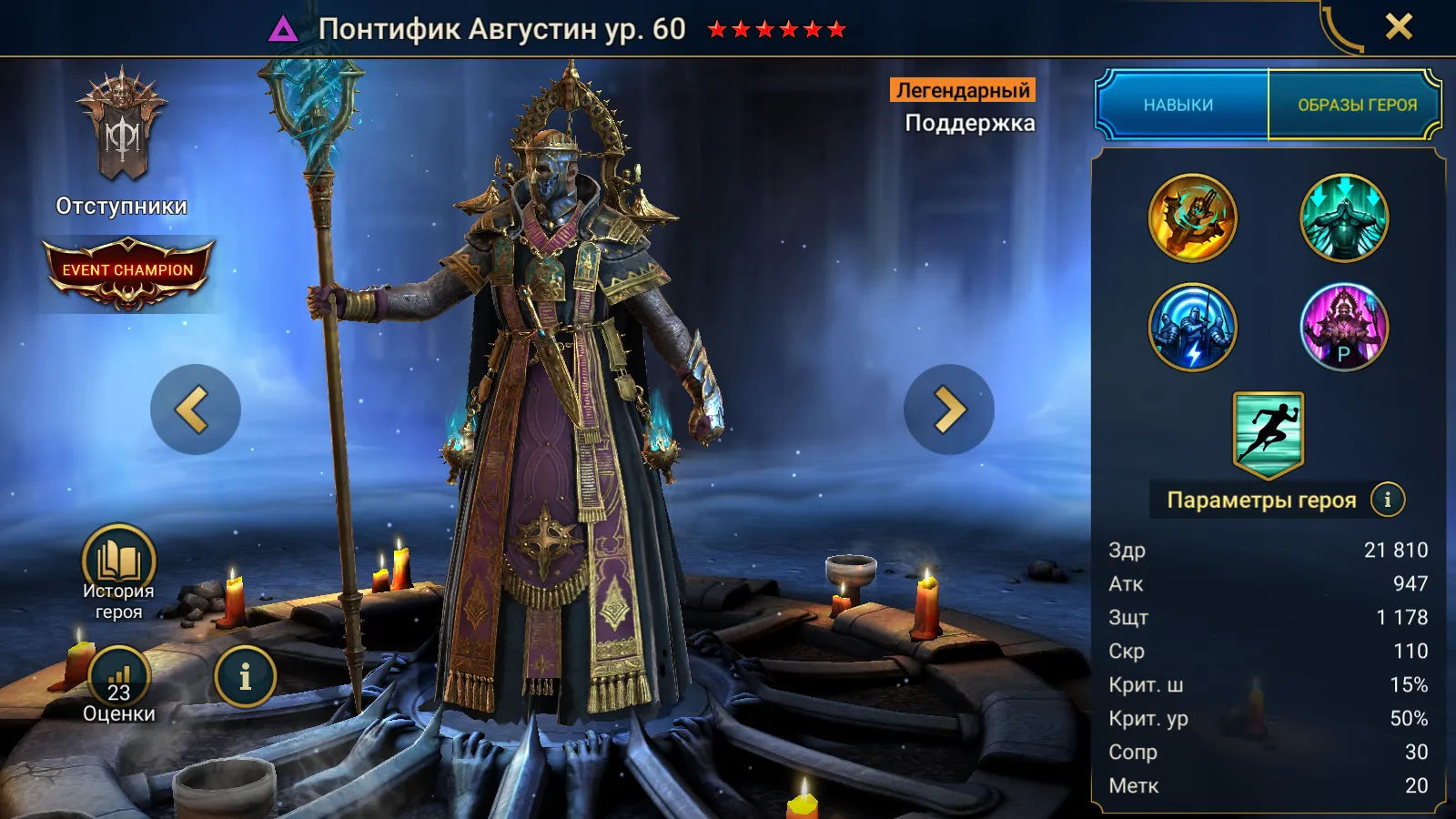Viewport: 1456px width, 819px height.
Task: Select the Отступники faction crest
Action: coord(122,127)
